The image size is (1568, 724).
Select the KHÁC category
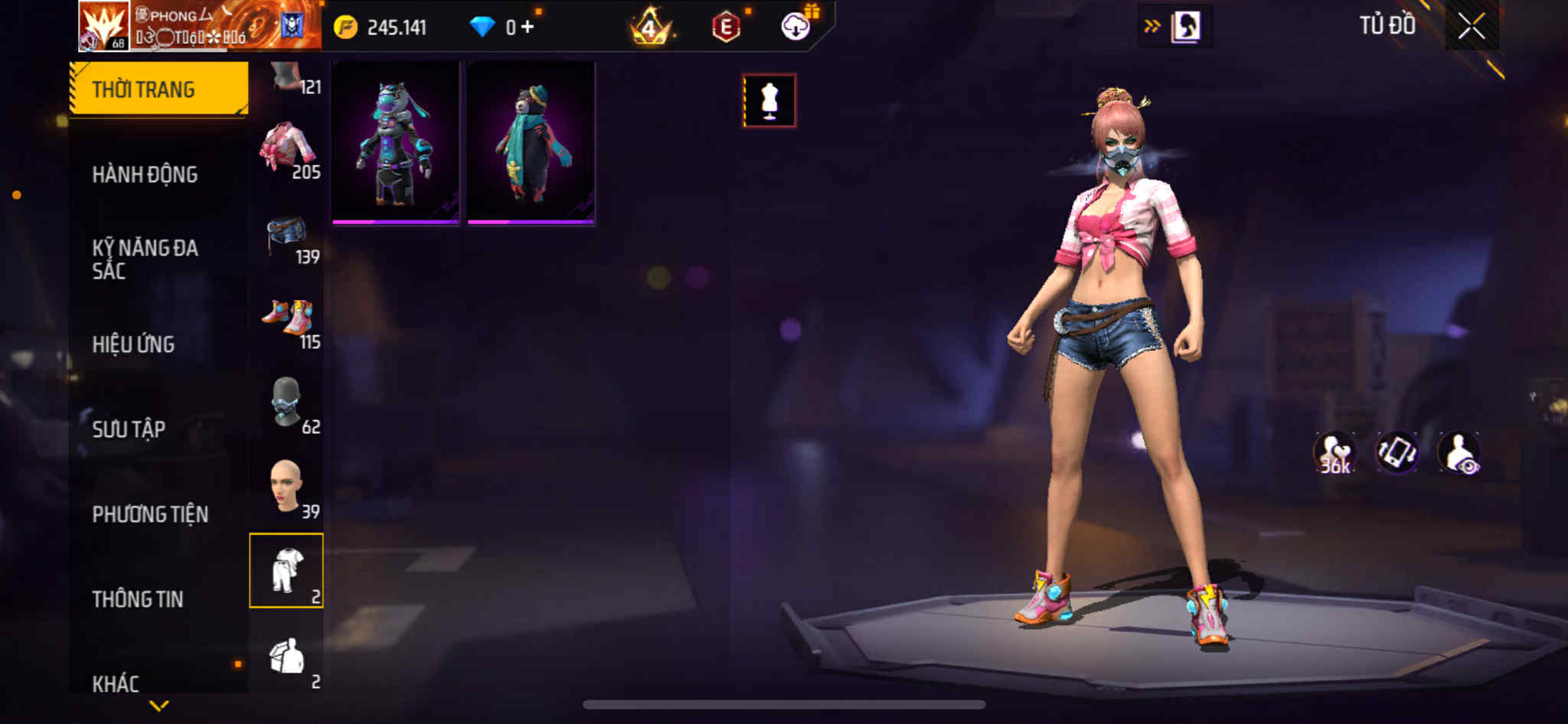tap(116, 683)
